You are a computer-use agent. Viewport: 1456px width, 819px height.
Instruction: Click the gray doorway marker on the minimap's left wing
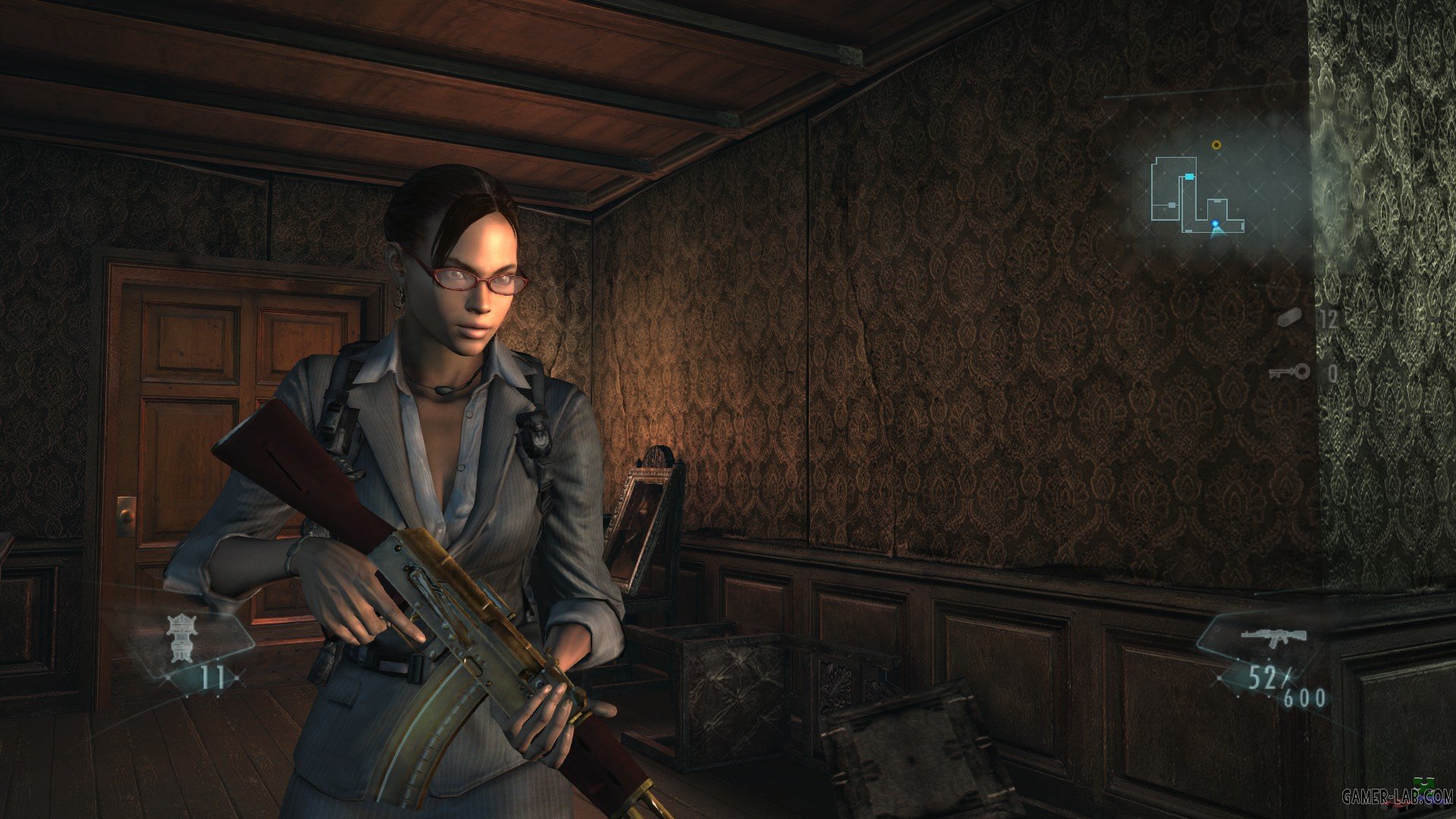tap(1172, 205)
